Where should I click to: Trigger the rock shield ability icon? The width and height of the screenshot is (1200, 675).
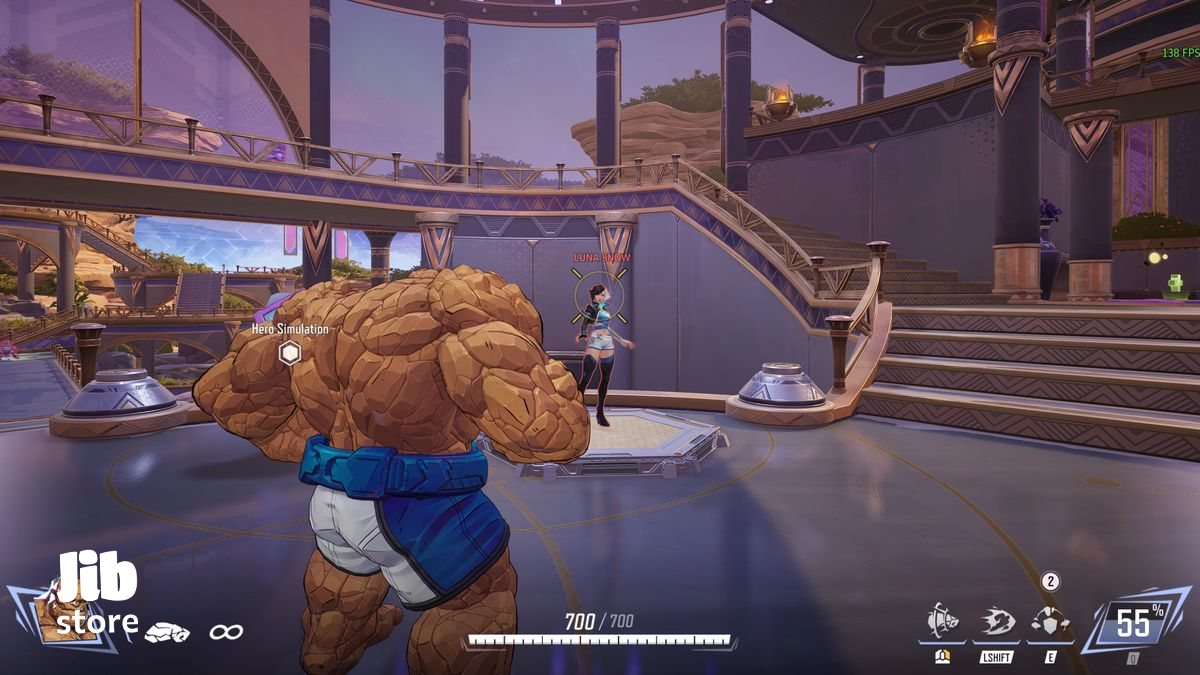[x=1049, y=621]
